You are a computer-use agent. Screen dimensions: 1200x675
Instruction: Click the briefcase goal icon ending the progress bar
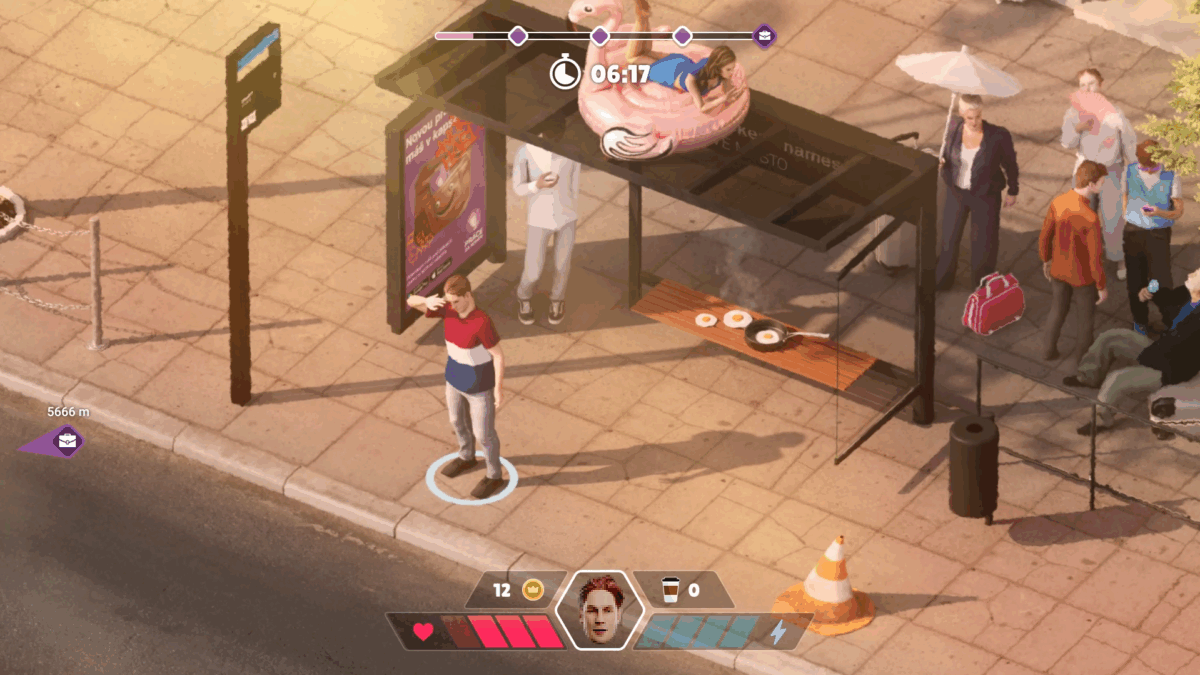pyautogui.click(x=764, y=37)
